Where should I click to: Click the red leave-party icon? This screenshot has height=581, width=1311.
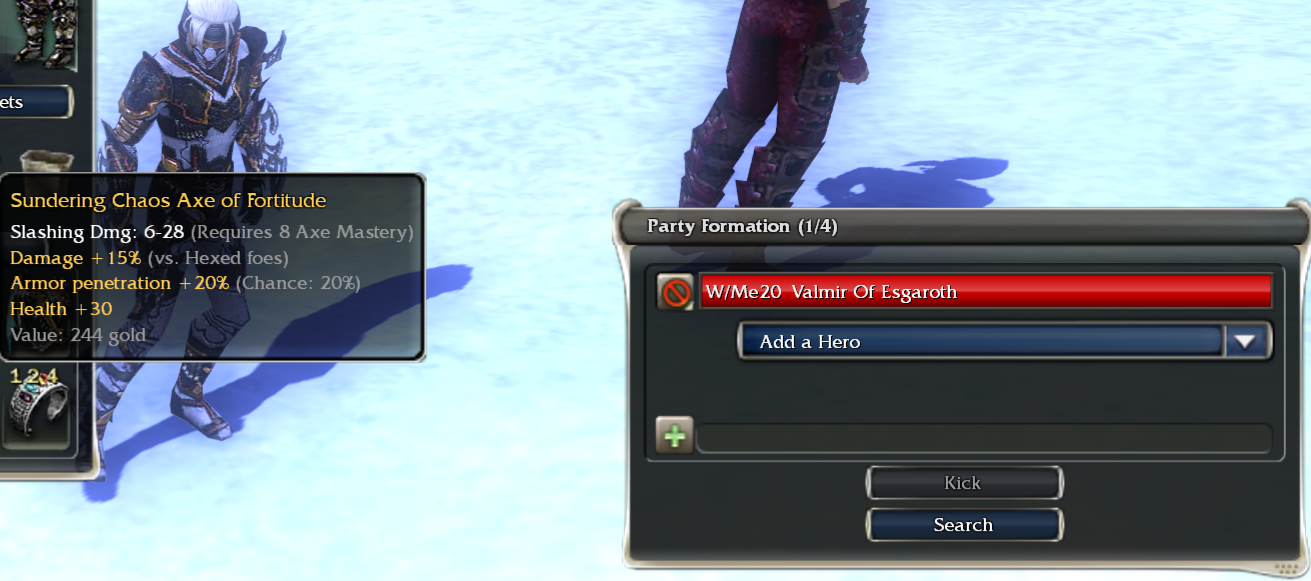coord(676,293)
